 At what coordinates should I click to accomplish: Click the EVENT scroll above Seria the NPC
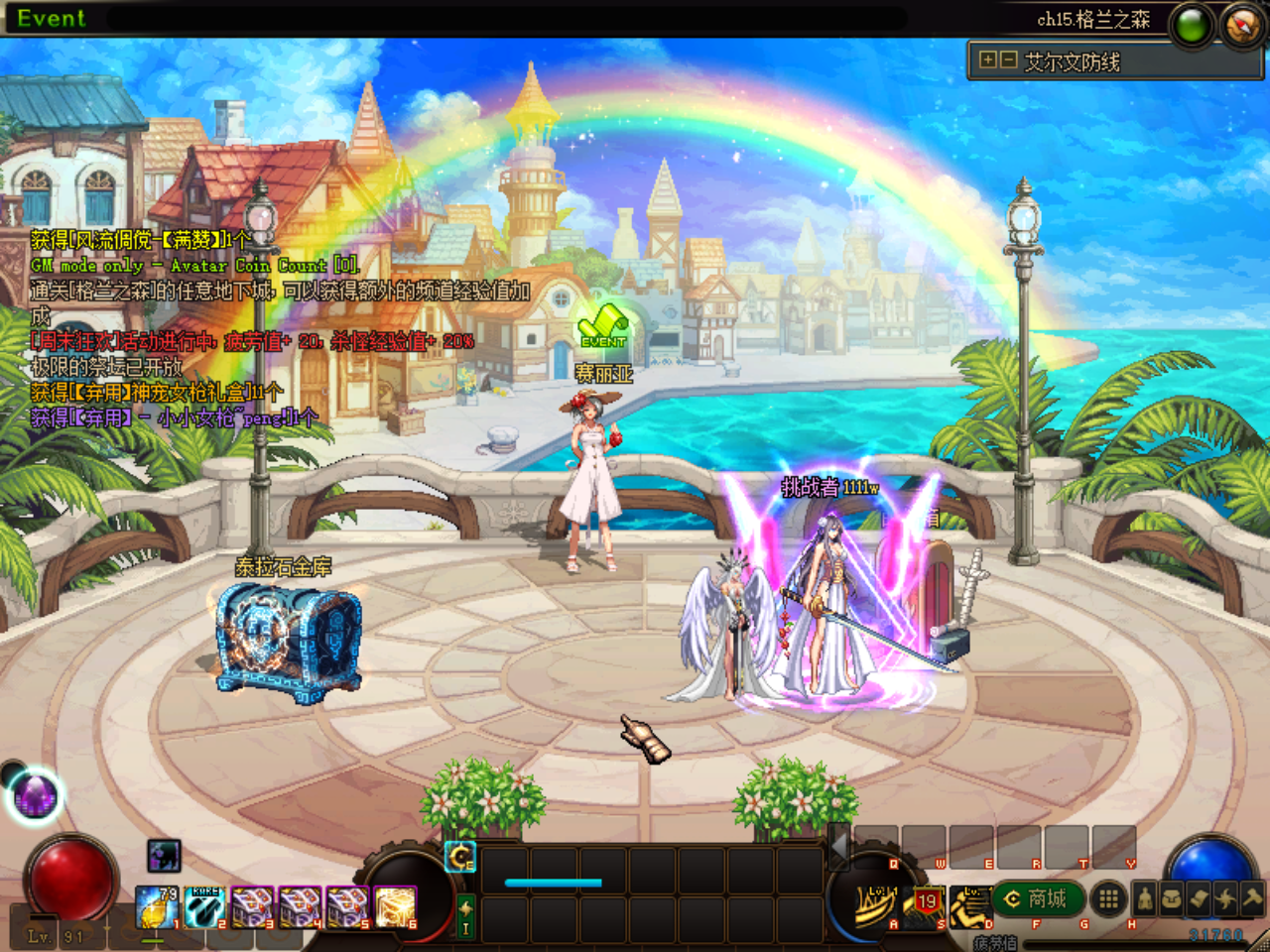click(x=601, y=322)
